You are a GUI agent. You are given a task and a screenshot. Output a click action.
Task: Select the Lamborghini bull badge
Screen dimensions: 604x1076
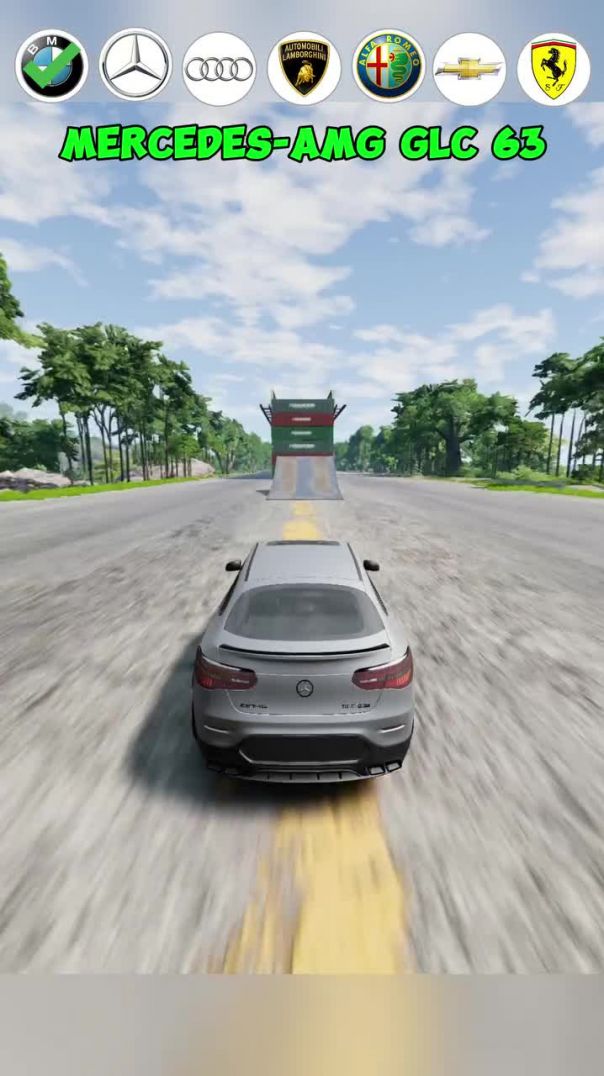[x=304, y=68]
